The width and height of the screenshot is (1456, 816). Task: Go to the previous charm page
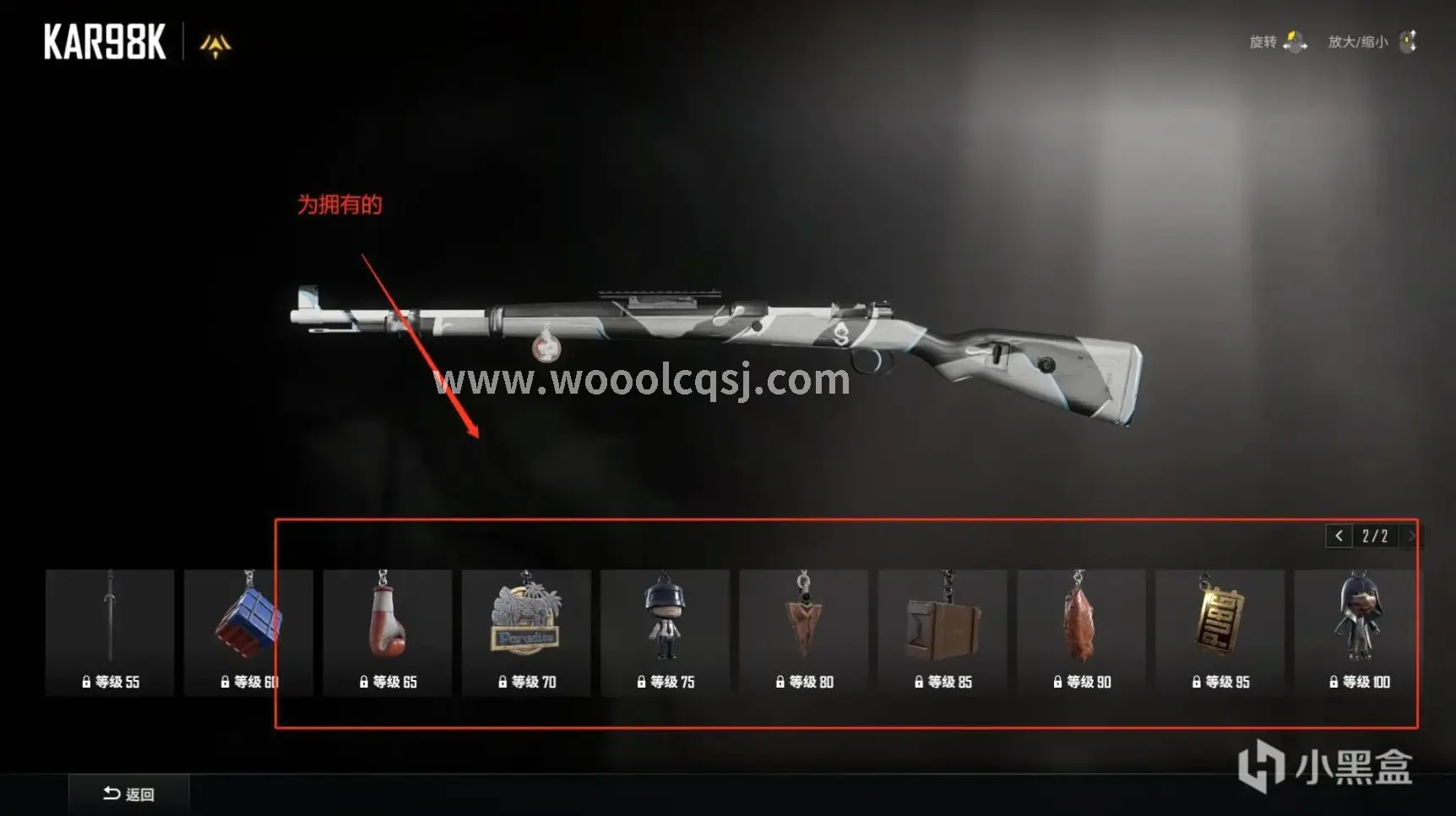point(1339,536)
